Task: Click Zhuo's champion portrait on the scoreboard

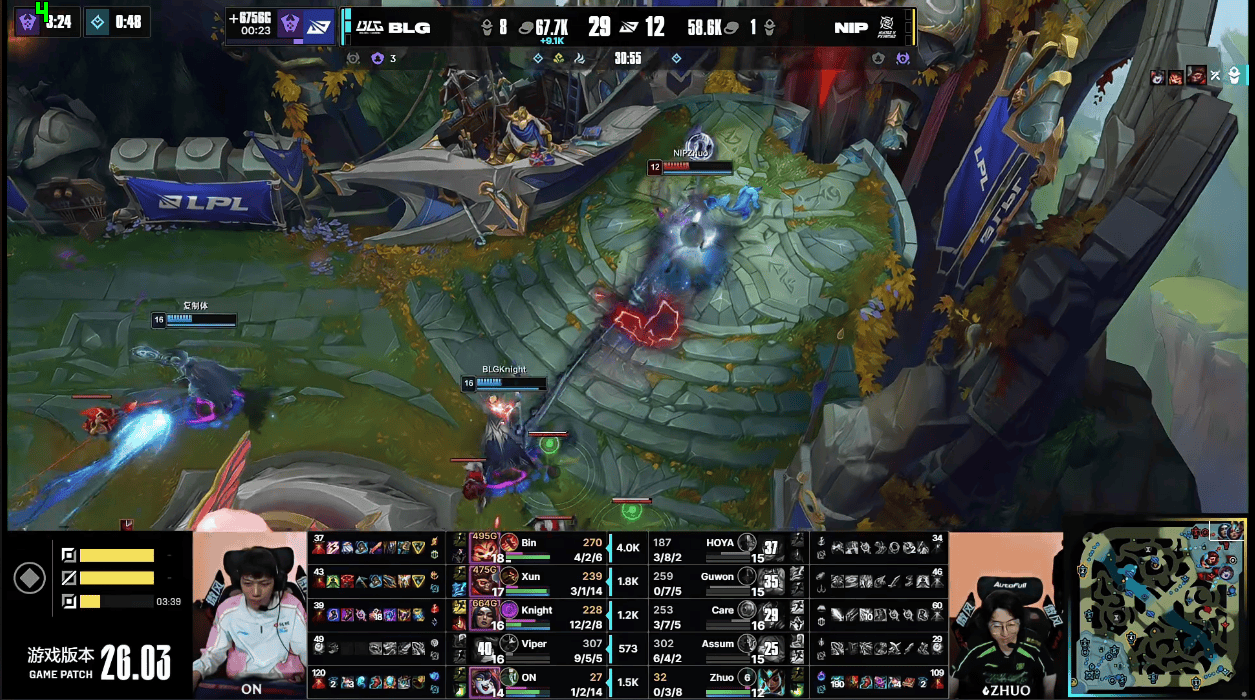Action: coord(772,684)
